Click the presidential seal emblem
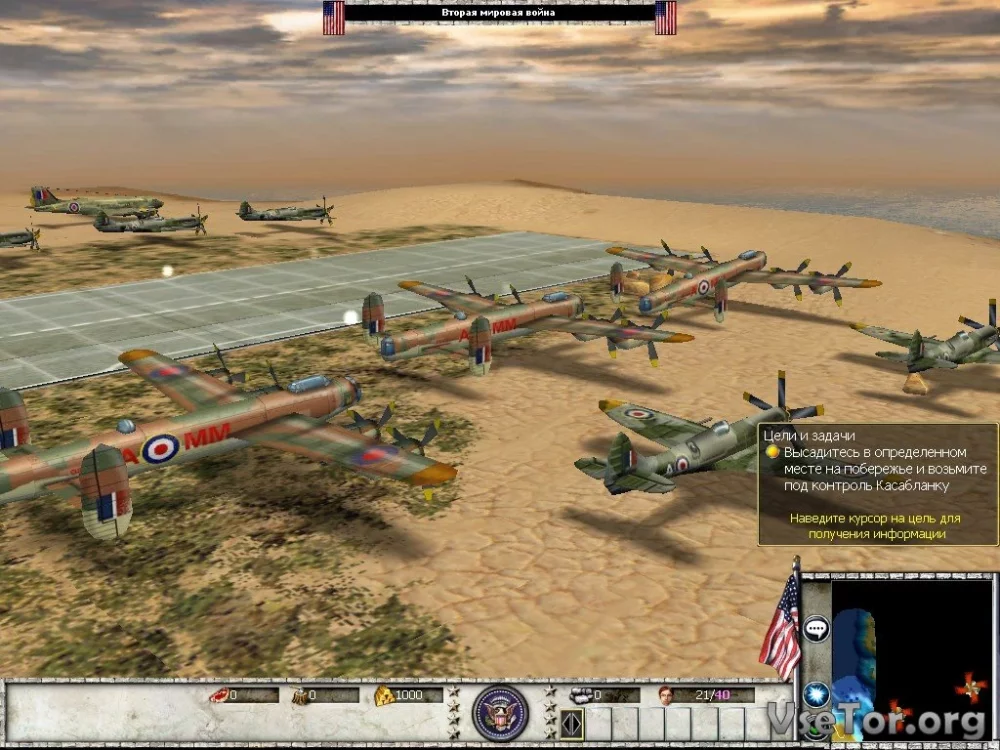1000x750 pixels. click(500, 711)
